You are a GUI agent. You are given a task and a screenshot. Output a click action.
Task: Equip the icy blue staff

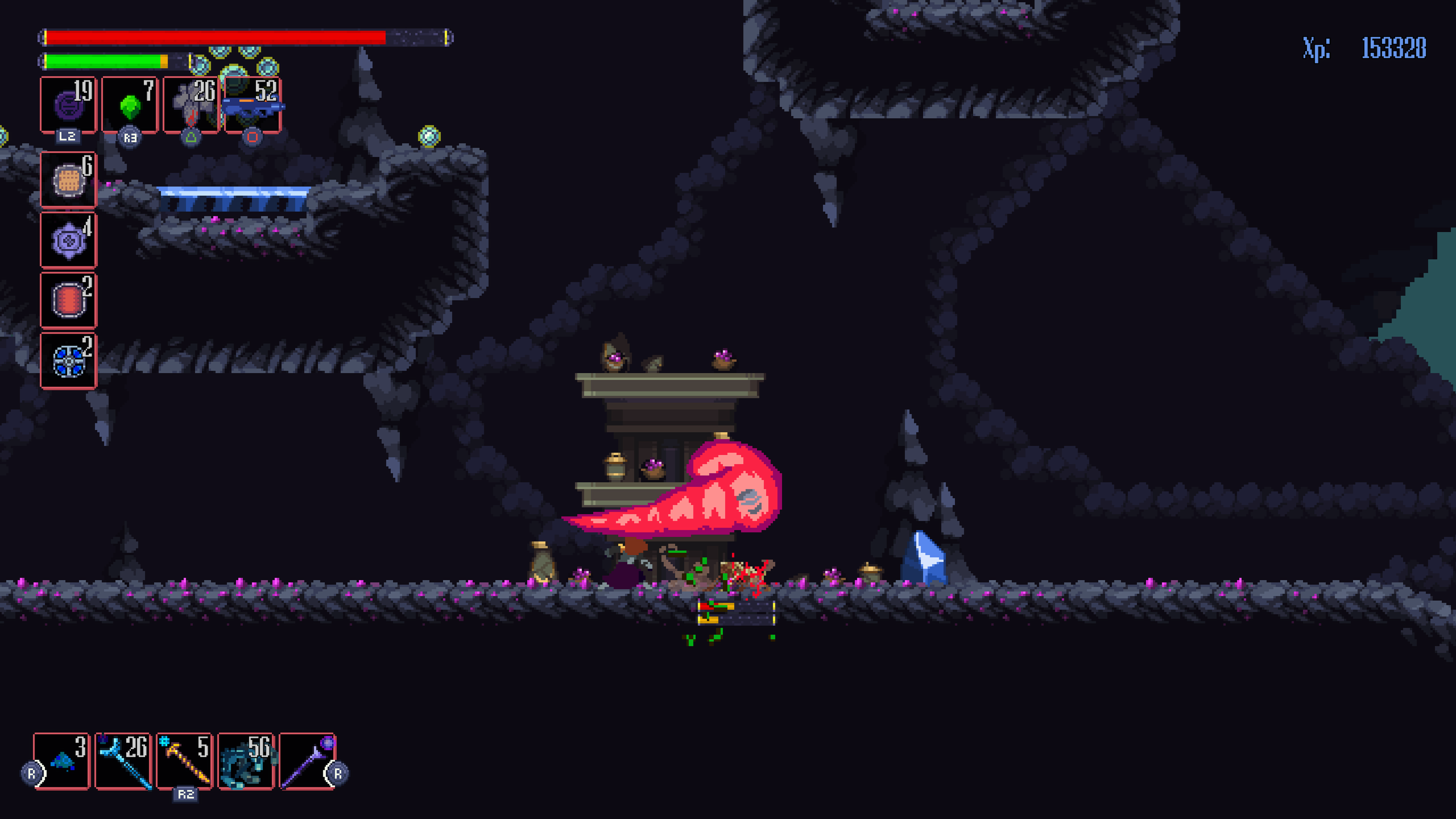point(124,761)
